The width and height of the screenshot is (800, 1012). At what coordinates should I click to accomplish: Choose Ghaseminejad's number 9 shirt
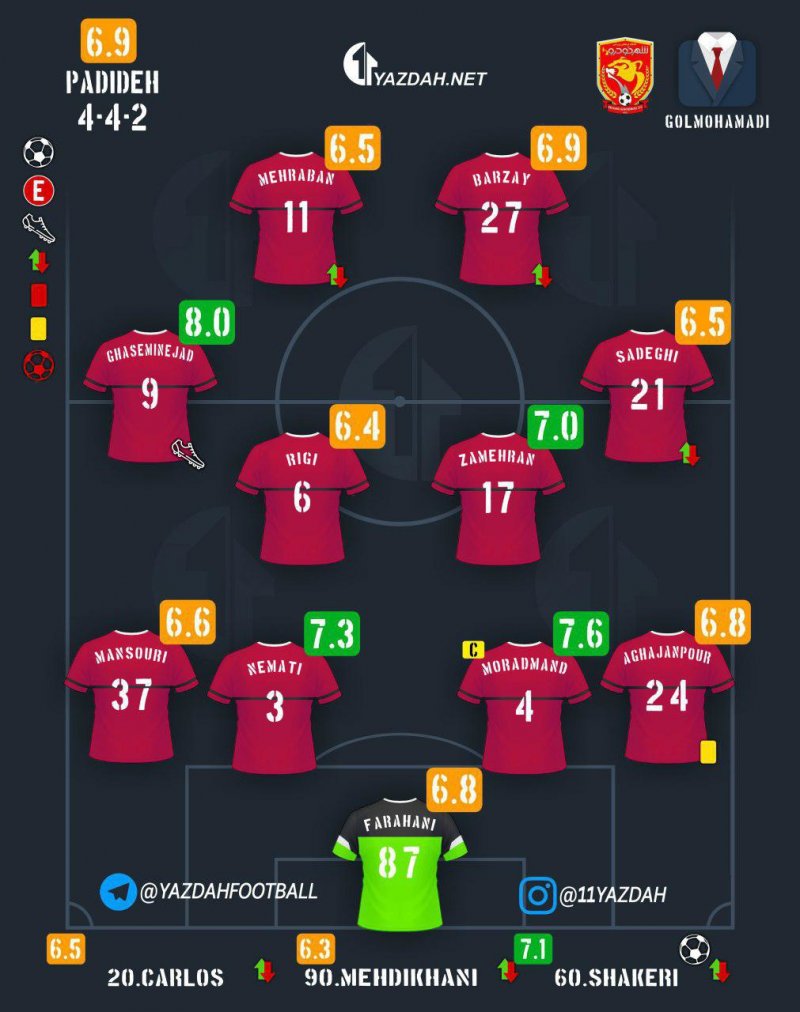pos(150,395)
